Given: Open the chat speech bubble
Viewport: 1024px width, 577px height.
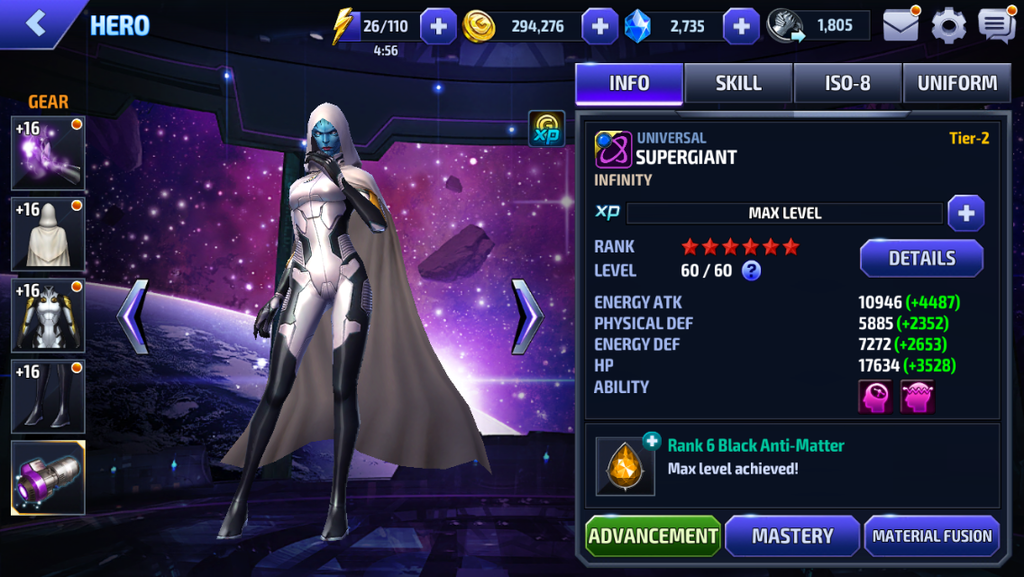Looking at the screenshot, I should pos(996,25).
